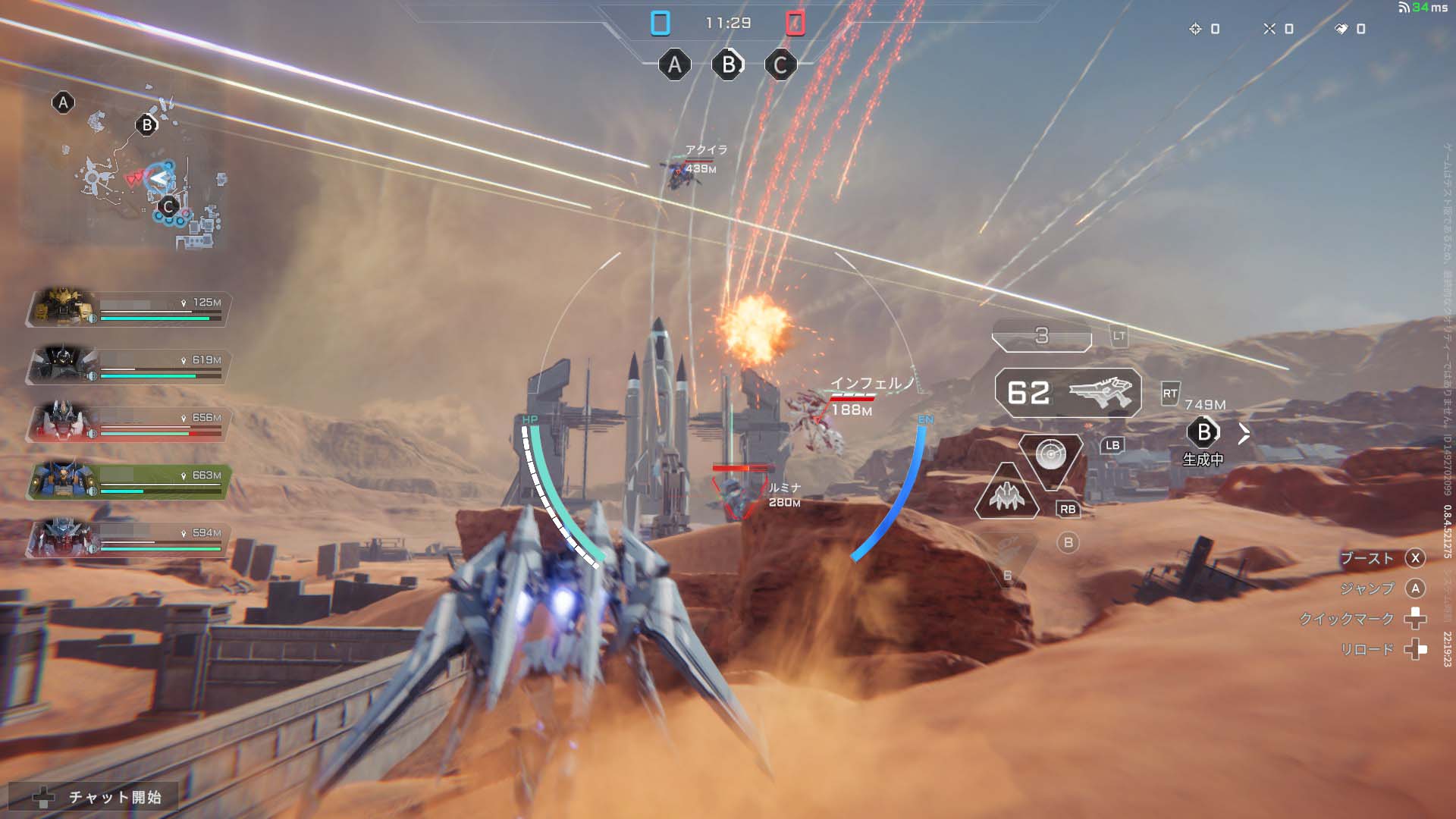The width and height of the screenshot is (1456, 819).
Task: Select the black mech teammate at 619M
Action: click(x=127, y=367)
